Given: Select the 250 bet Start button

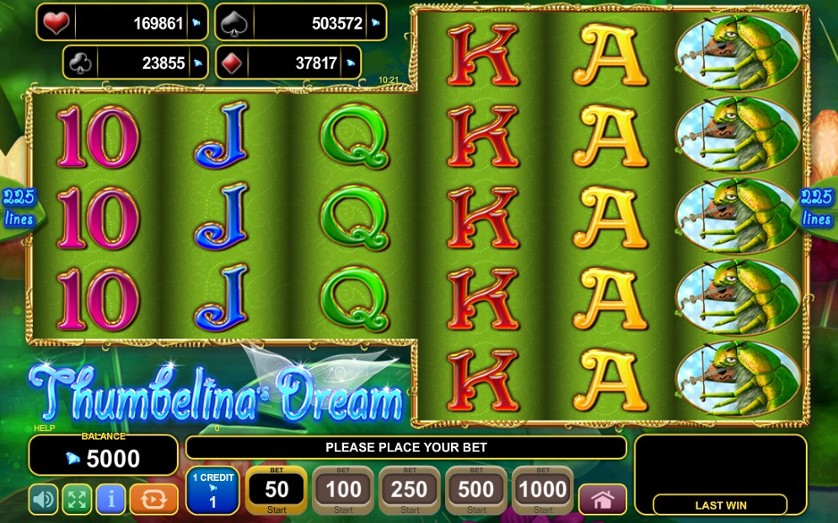Looking at the screenshot, I should 409,490.
